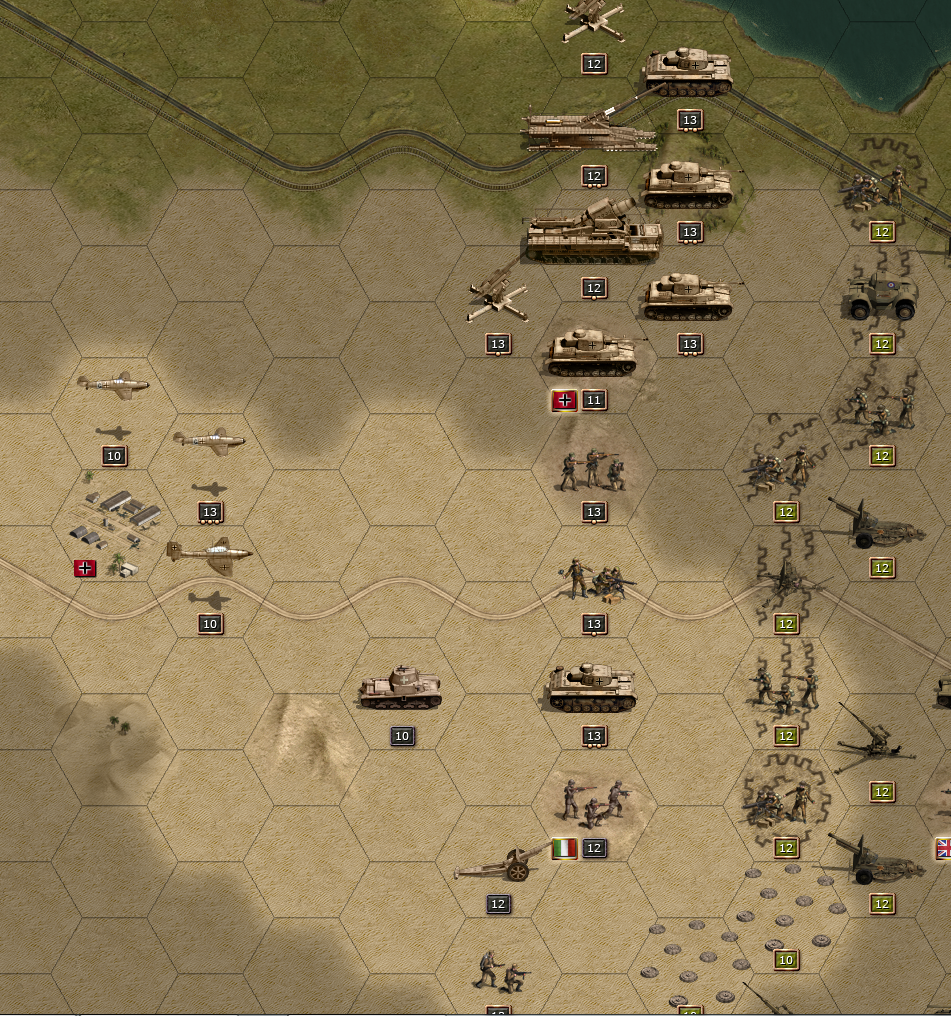Select the German tank with strength 11

[593, 353]
